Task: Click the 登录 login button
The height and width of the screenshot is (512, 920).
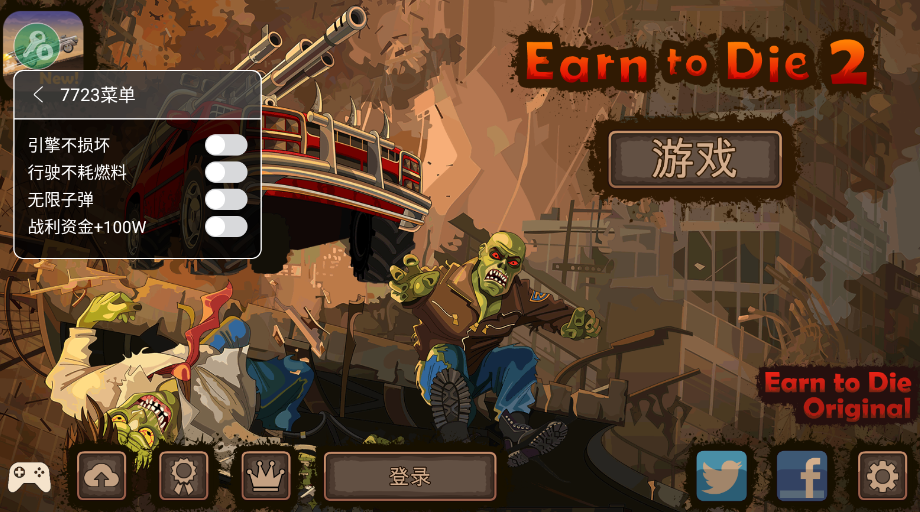Action: [x=410, y=476]
